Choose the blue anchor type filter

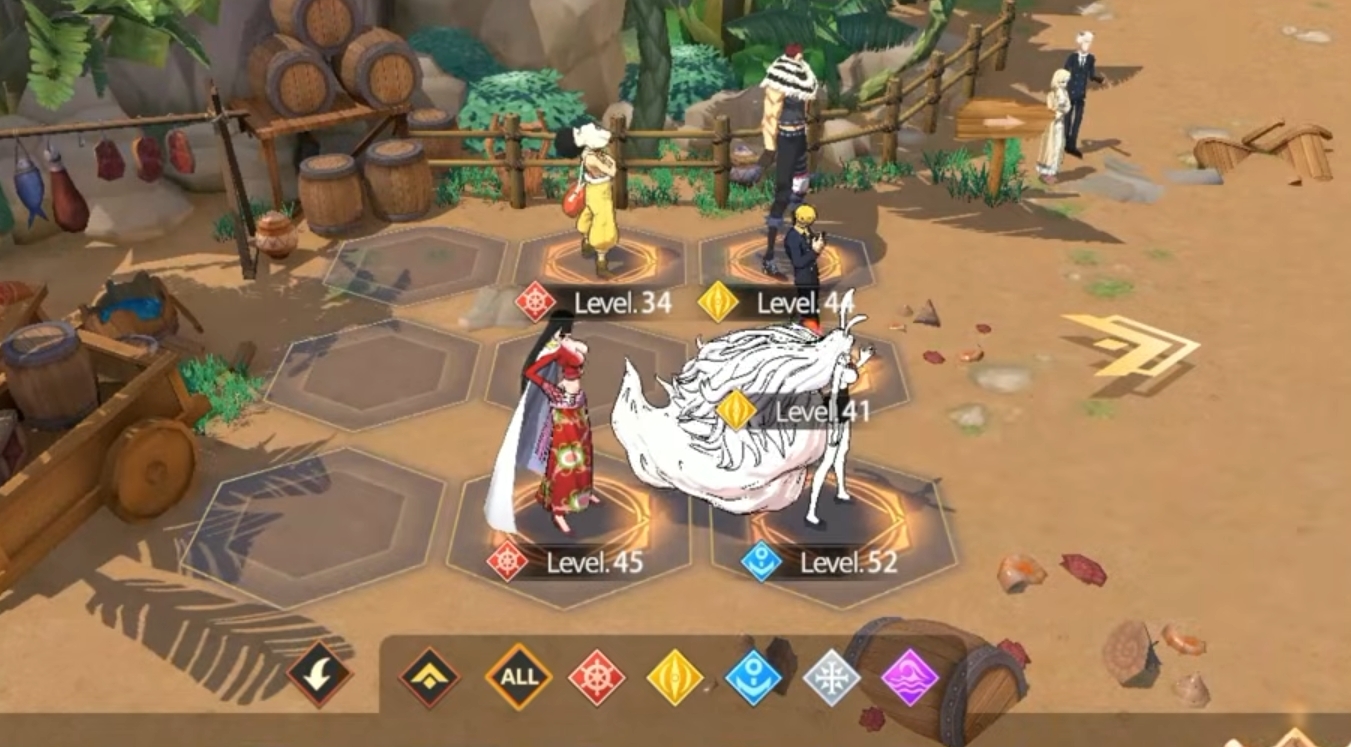tap(753, 677)
